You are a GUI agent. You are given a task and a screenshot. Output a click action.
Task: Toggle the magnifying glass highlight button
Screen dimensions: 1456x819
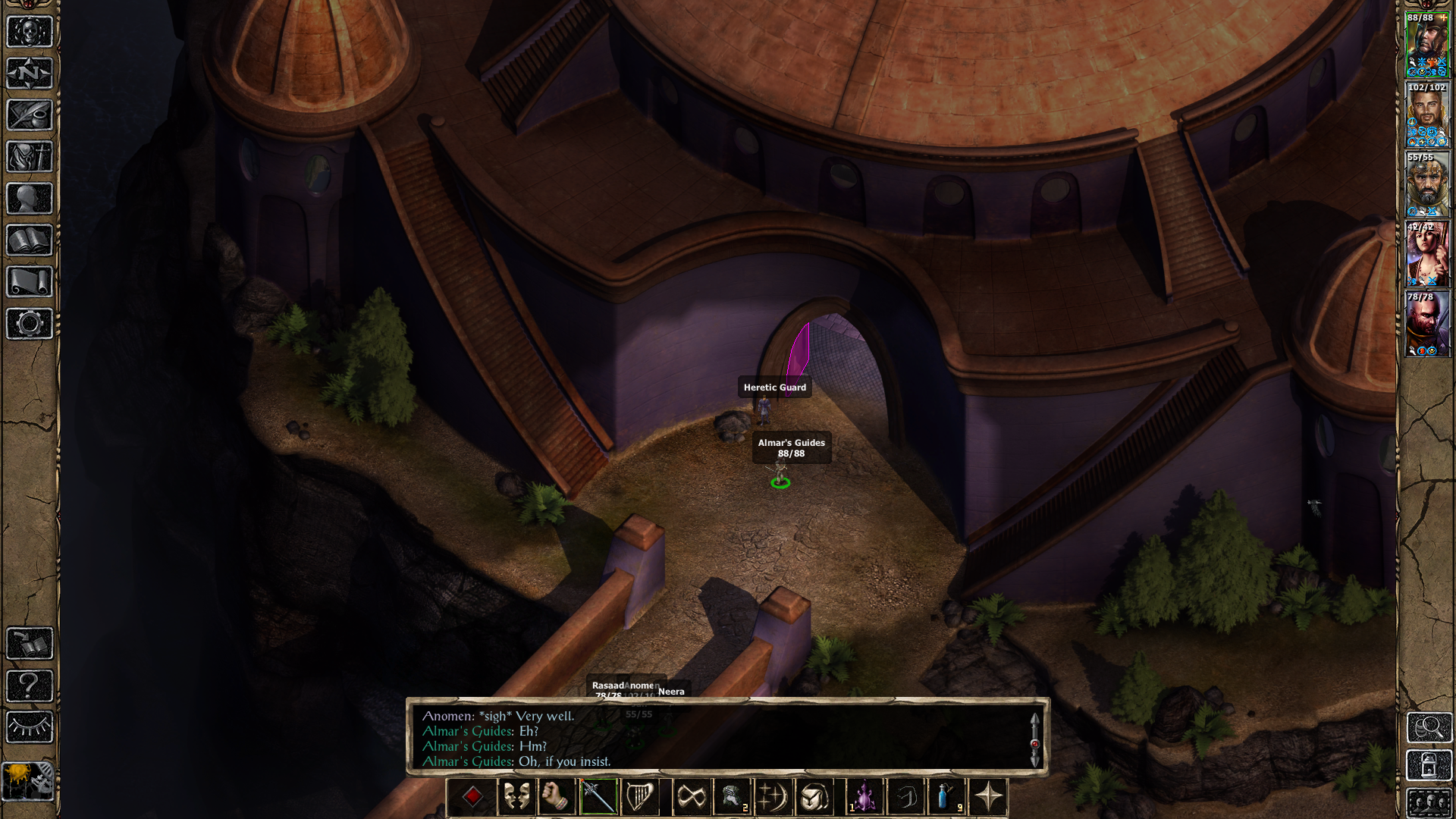(1429, 727)
